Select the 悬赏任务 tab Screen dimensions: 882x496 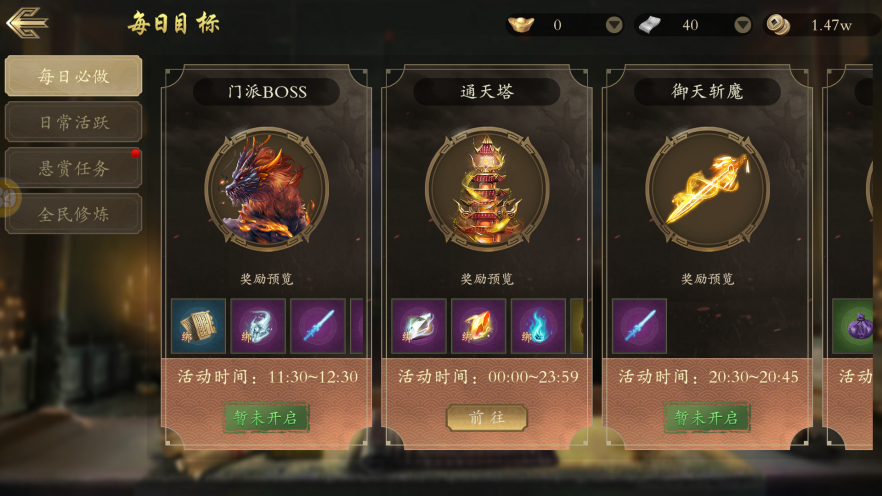[73, 168]
